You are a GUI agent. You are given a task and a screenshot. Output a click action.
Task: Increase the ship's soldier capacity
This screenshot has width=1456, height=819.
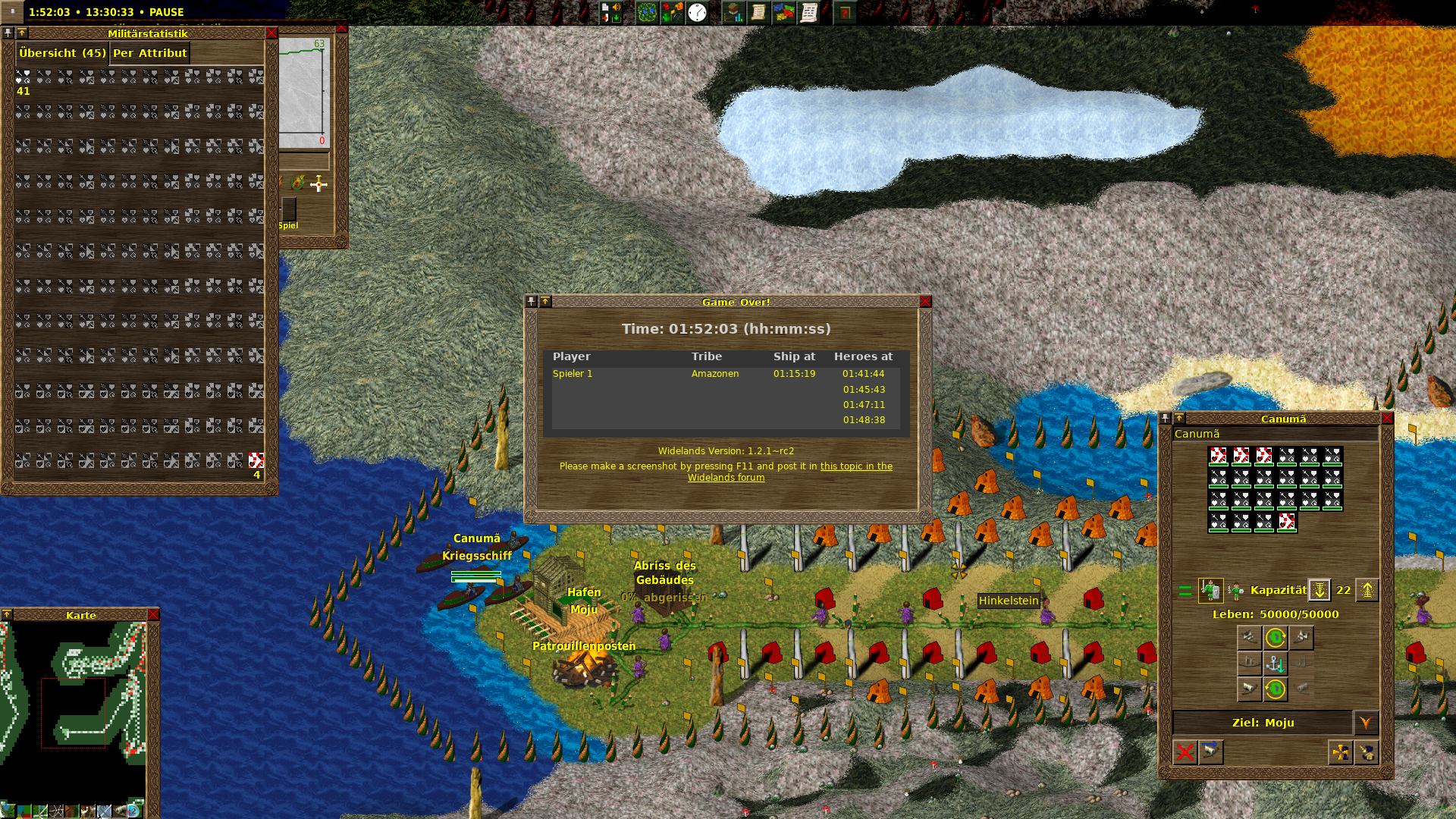tap(1367, 590)
